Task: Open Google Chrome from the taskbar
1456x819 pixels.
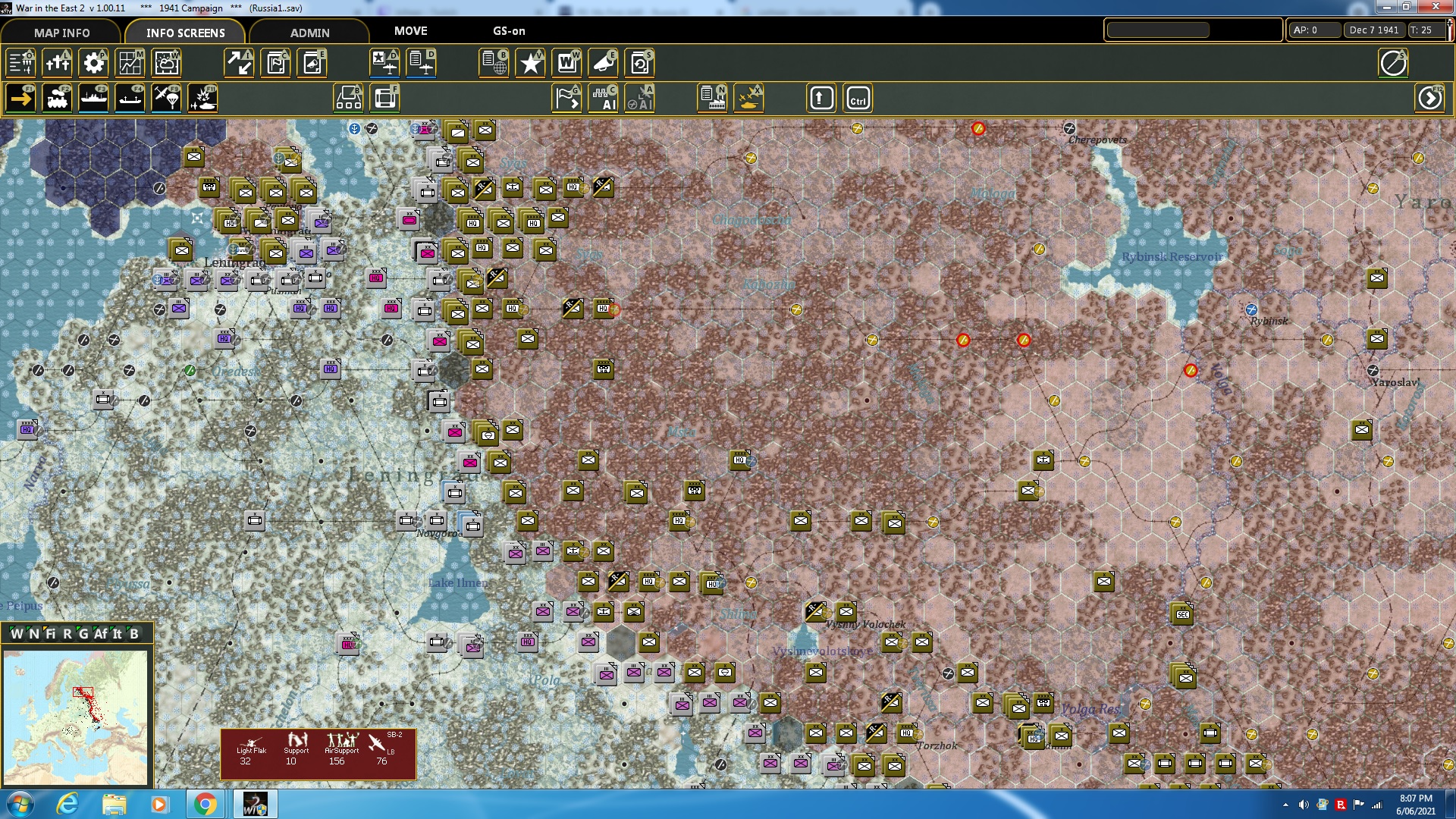Action: [x=206, y=803]
